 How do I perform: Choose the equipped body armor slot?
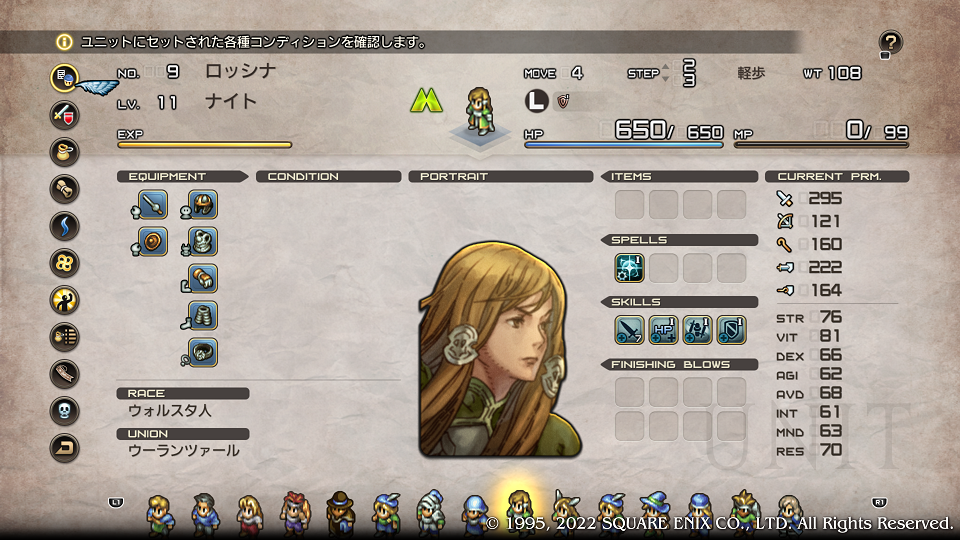[x=203, y=241]
